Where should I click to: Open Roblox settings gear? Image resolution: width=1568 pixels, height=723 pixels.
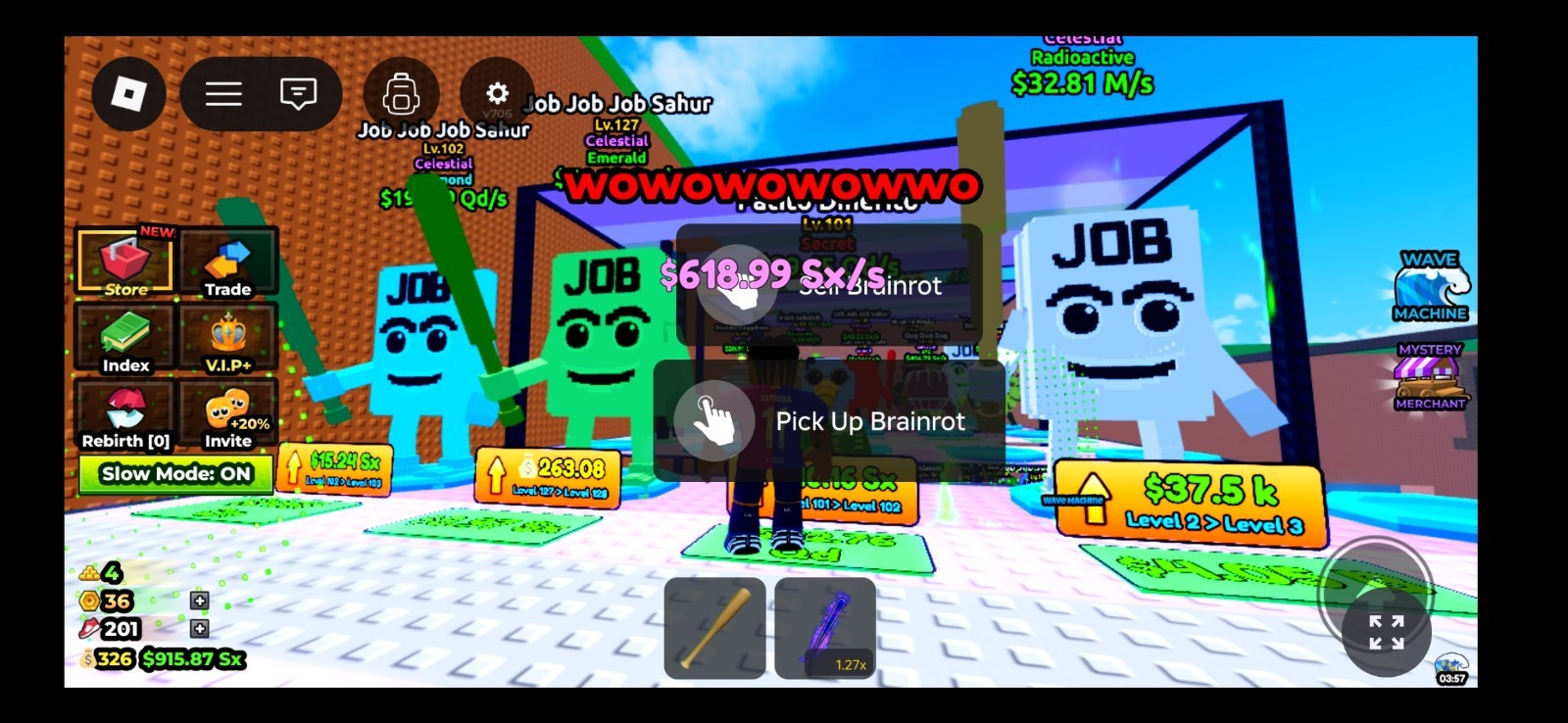tap(497, 93)
